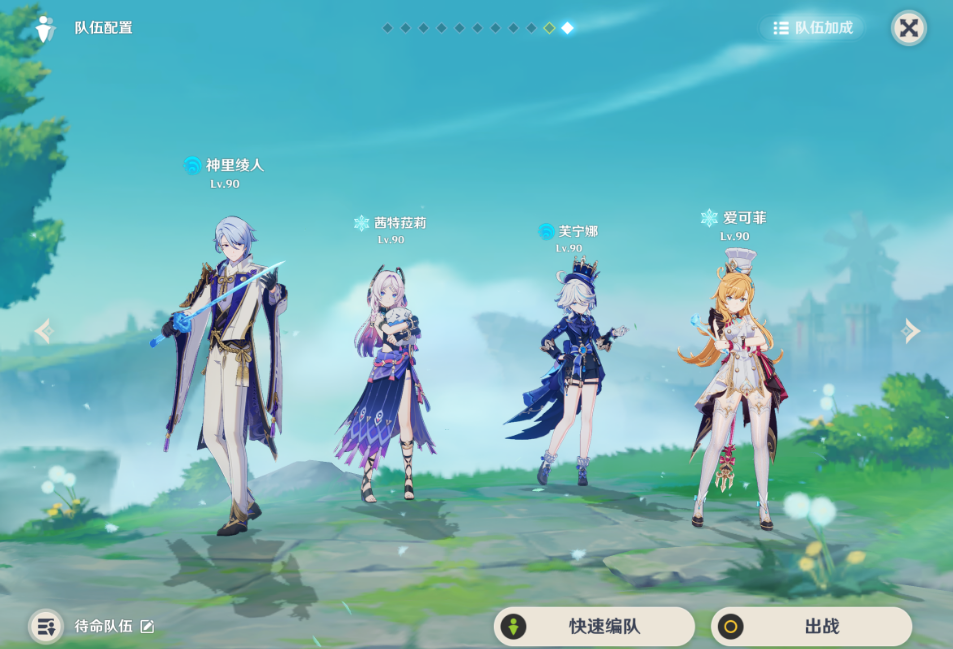The height and width of the screenshot is (649, 953).
Task: Open the 待命队伍 standby teams list
Action: pos(46,627)
